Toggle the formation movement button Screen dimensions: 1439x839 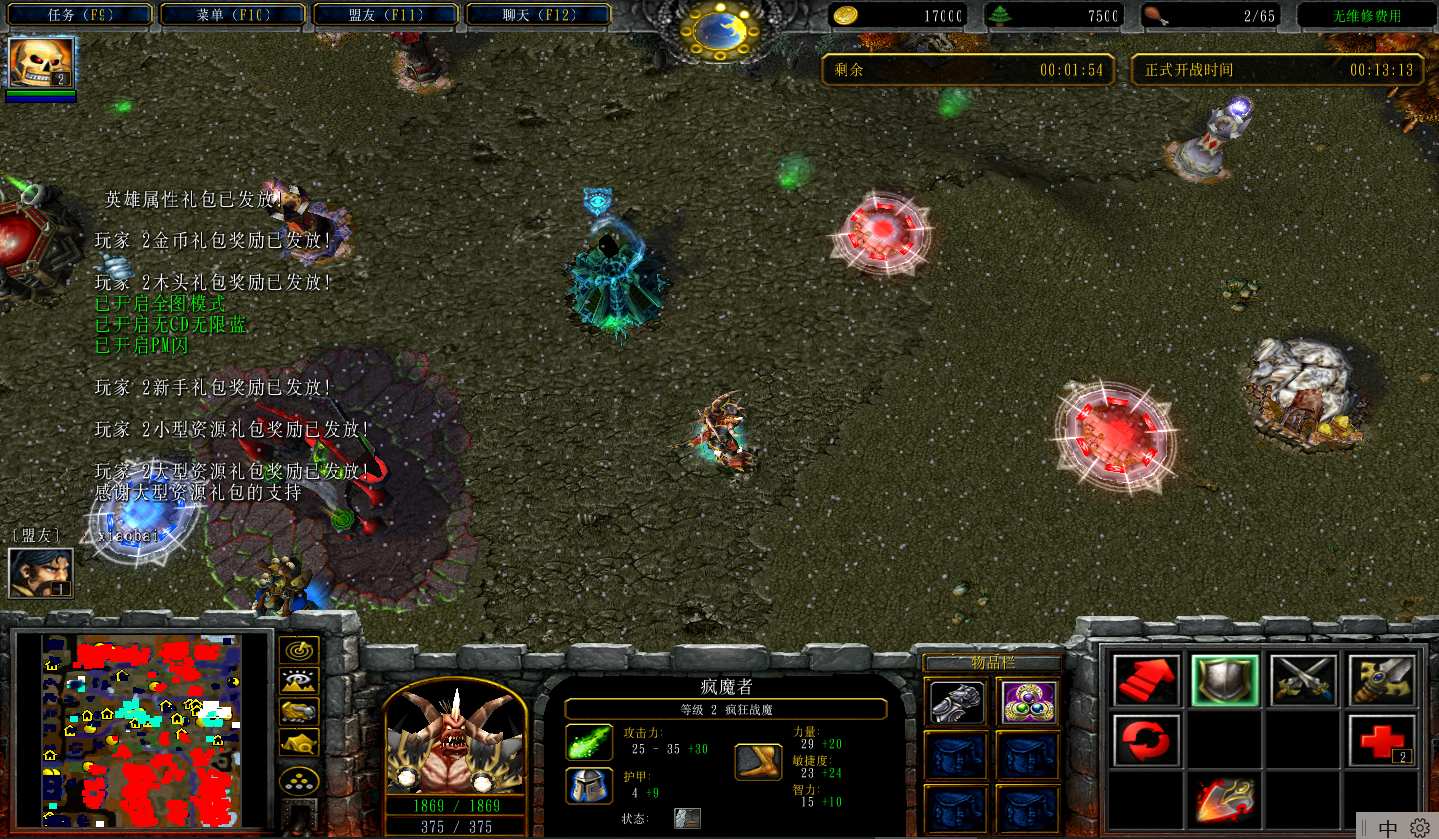[299, 780]
